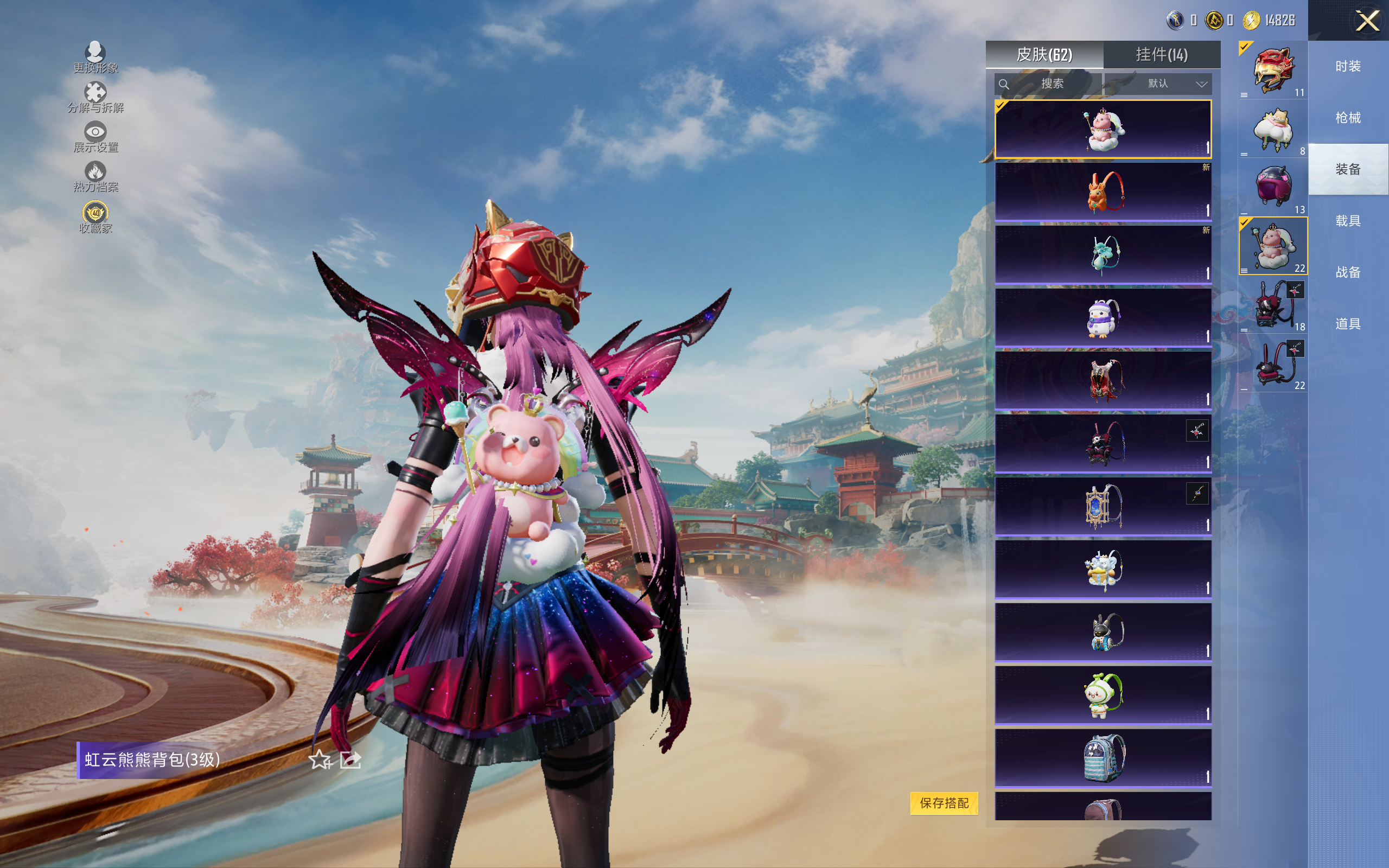The height and width of the screenshot is (868, 1389).
Task: Go to the 枪械 category
Action: (x=1348, y=118)
